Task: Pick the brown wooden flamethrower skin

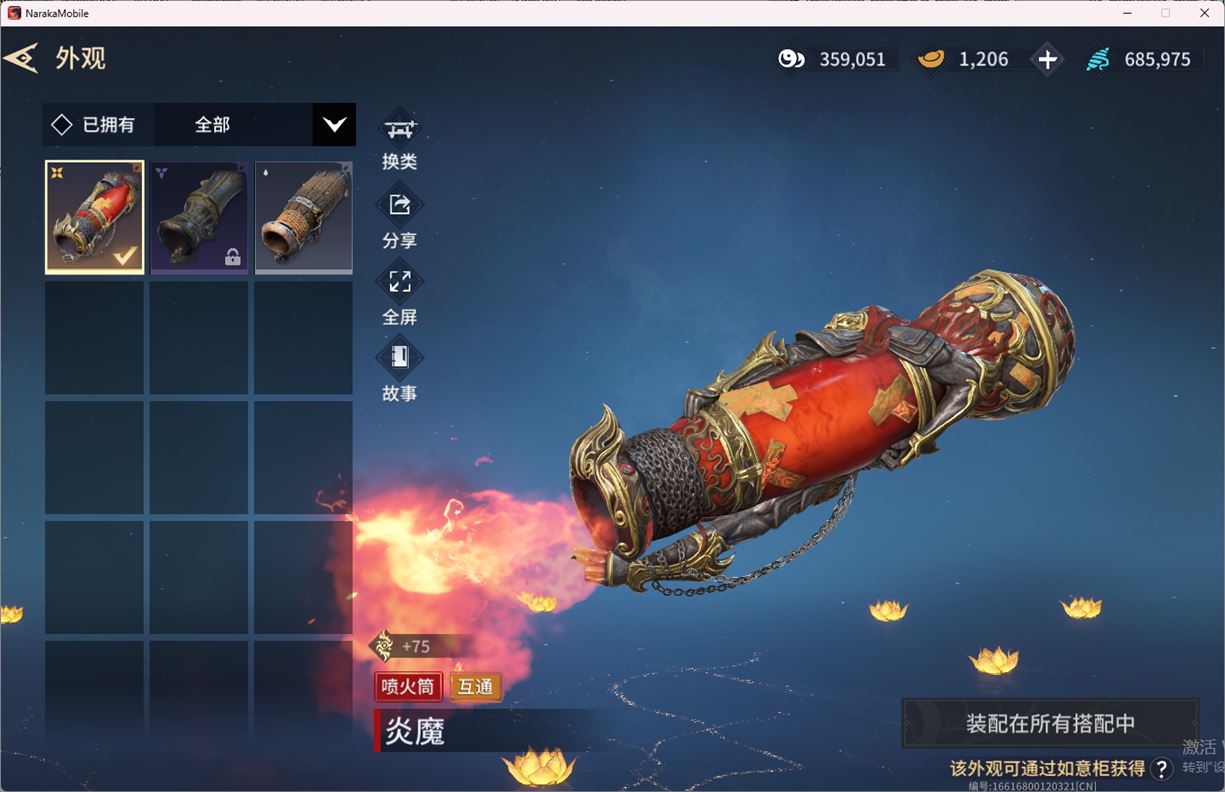Action: (x=303, y=217)
